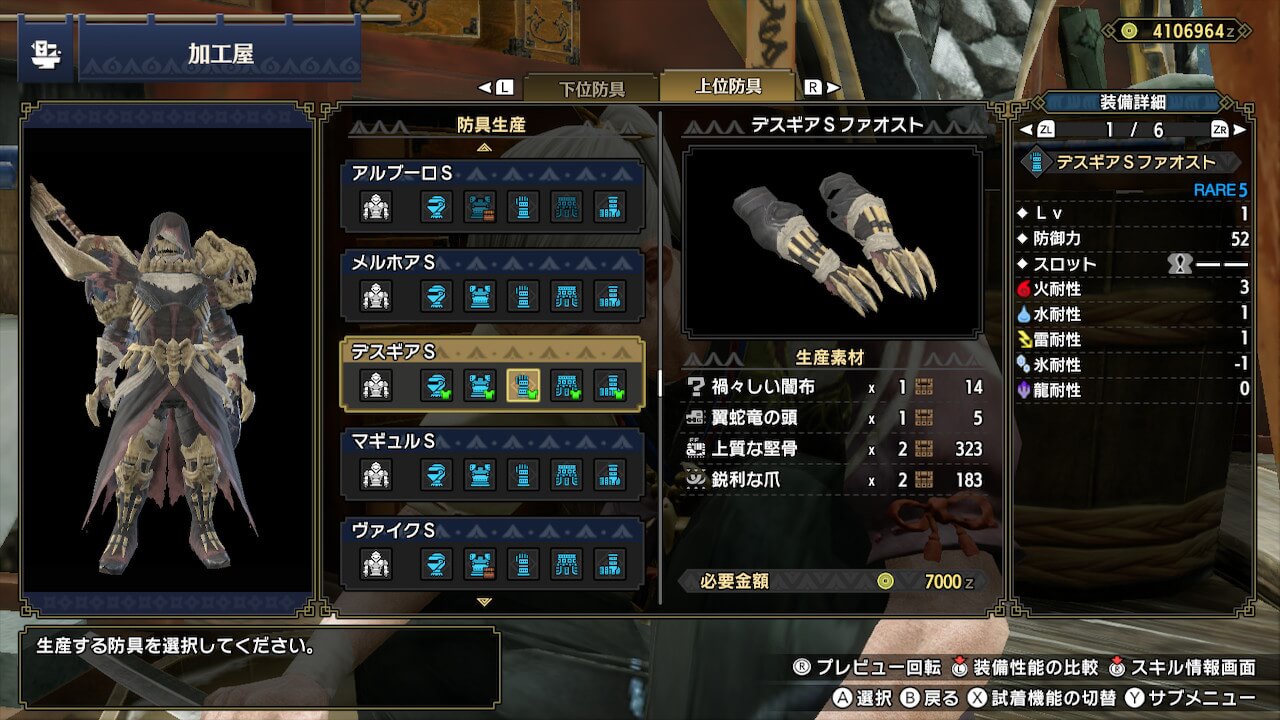Select the 翼蛇竜の頭 material row
Image resolution: width=1280 pixels, height=720 pixels.
pos(835,418)
